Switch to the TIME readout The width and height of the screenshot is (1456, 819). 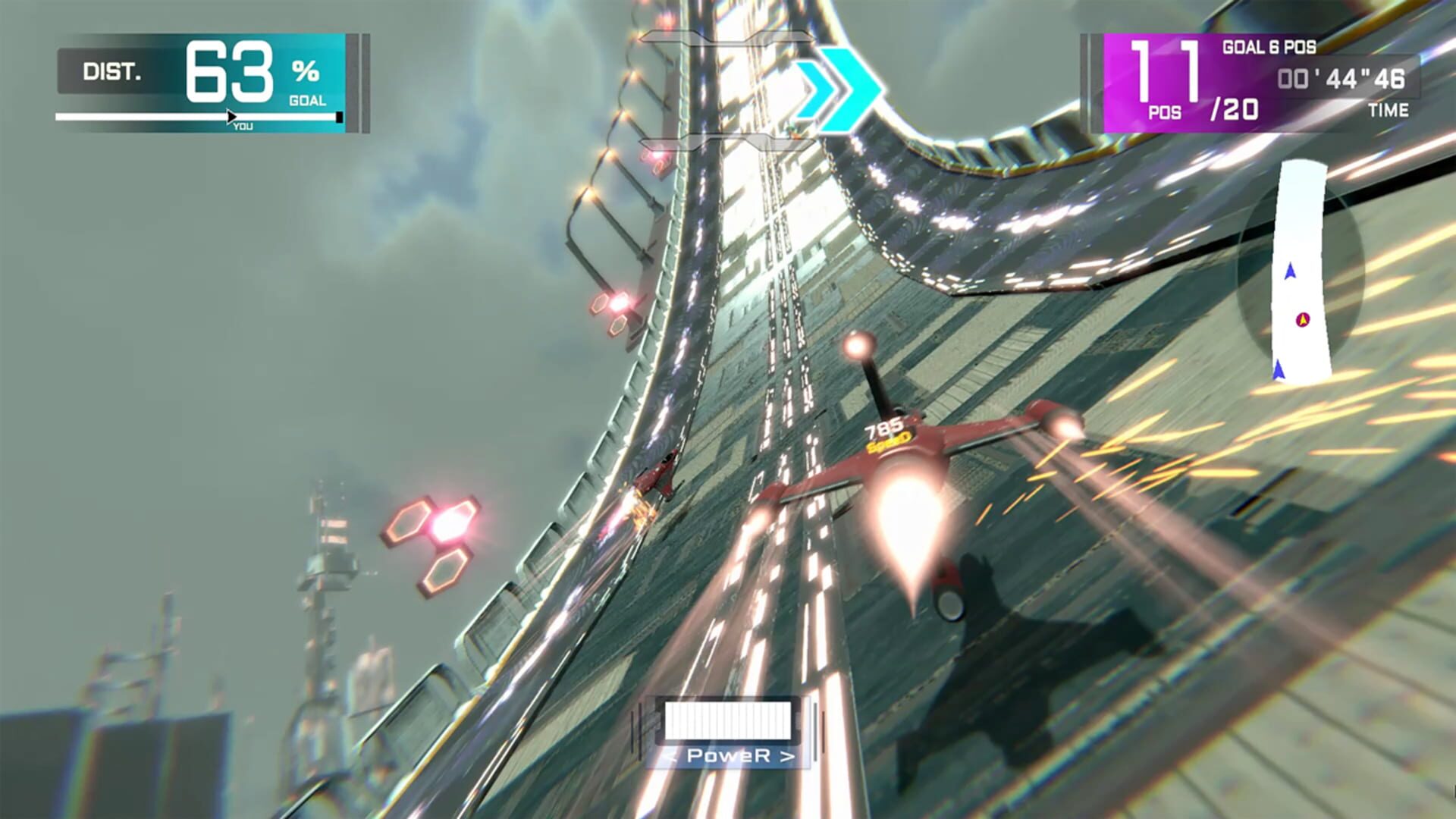tap(1390, 111)
